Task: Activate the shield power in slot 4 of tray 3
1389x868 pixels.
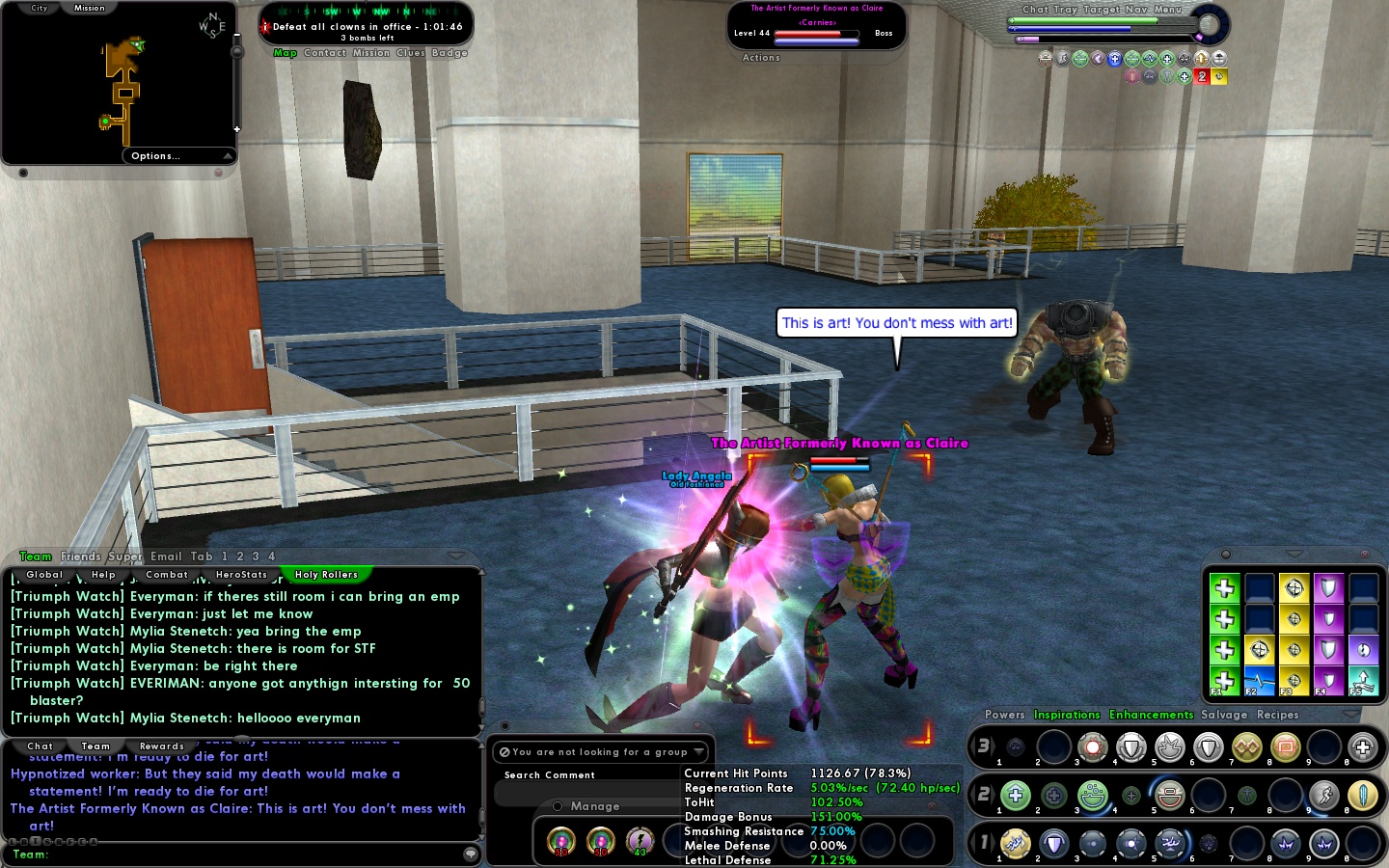Action: 1130,747
